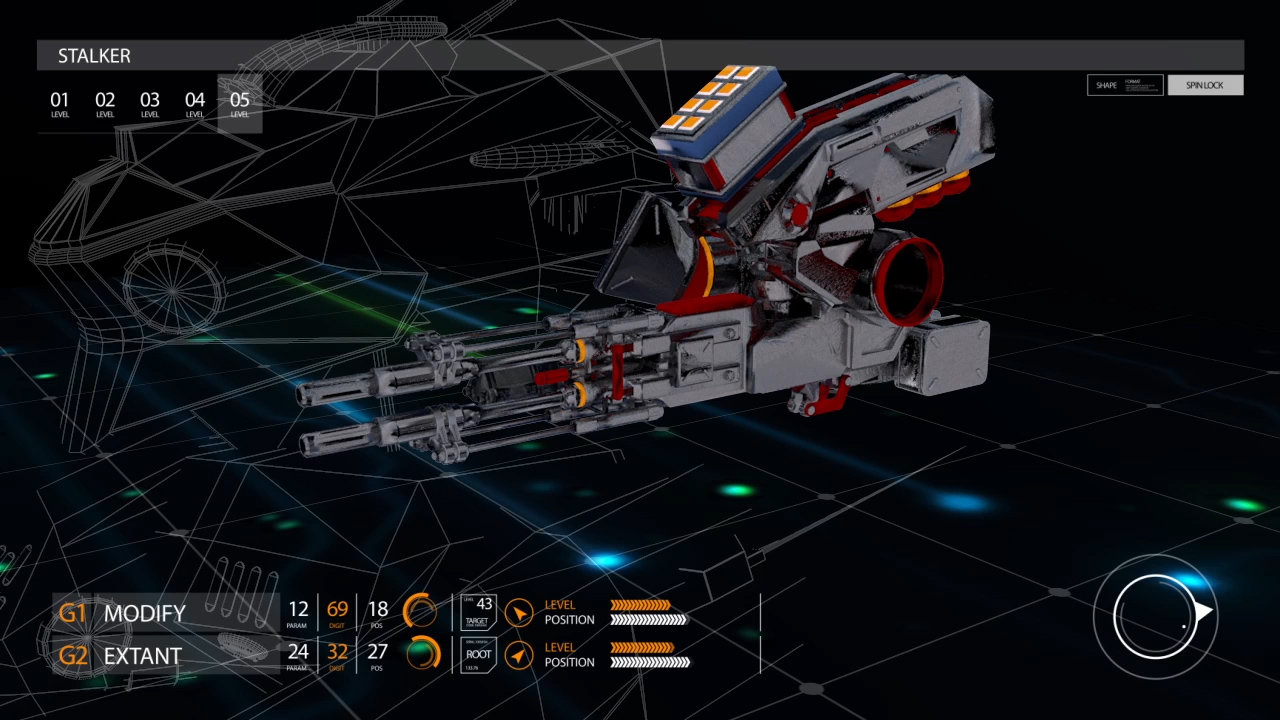Viewport: 1280px width, 720px height.
Task: Click the Target box in the G1 row
Action: click(x=477, y=612)
